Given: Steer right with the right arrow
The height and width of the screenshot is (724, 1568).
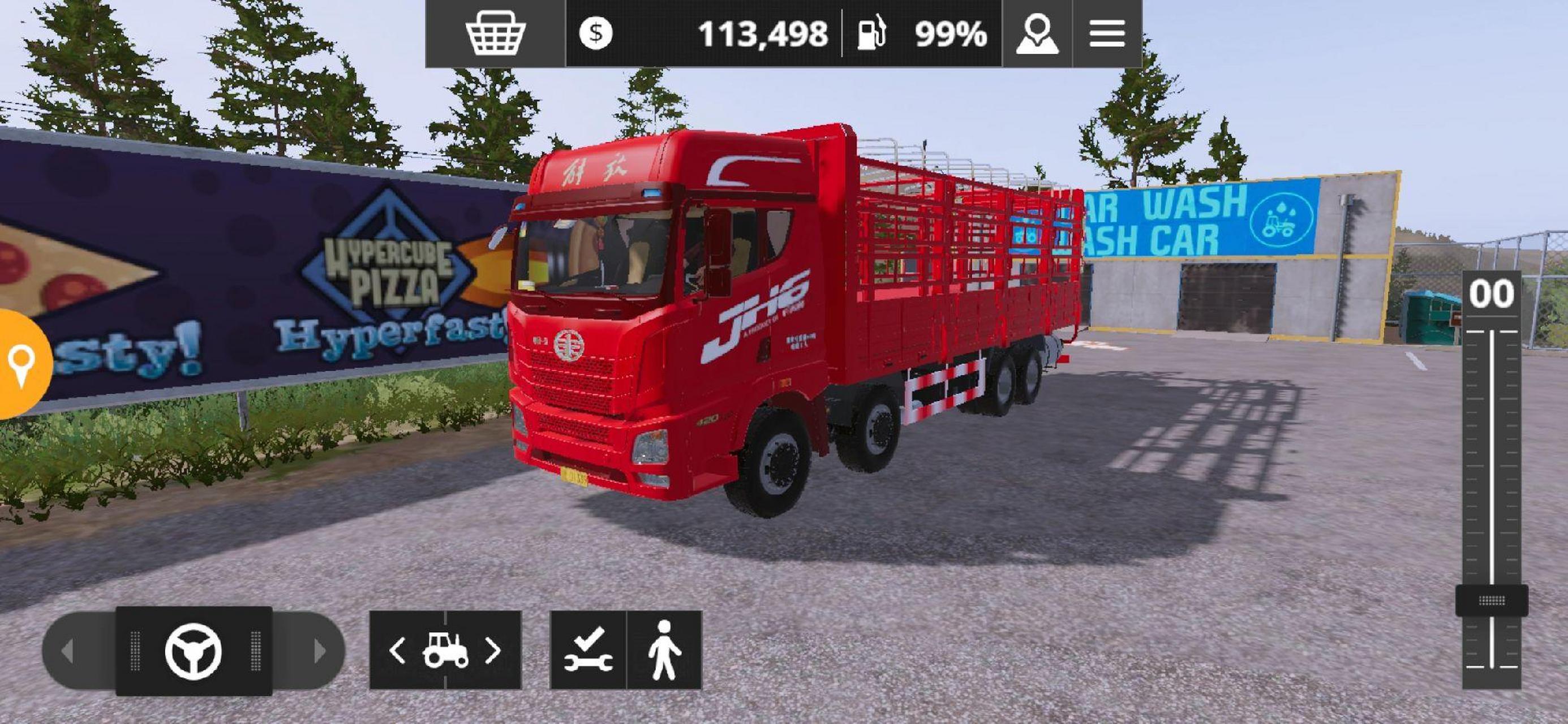Looking at the screenshot, I should pyautogui.click(x=319, y=651).
